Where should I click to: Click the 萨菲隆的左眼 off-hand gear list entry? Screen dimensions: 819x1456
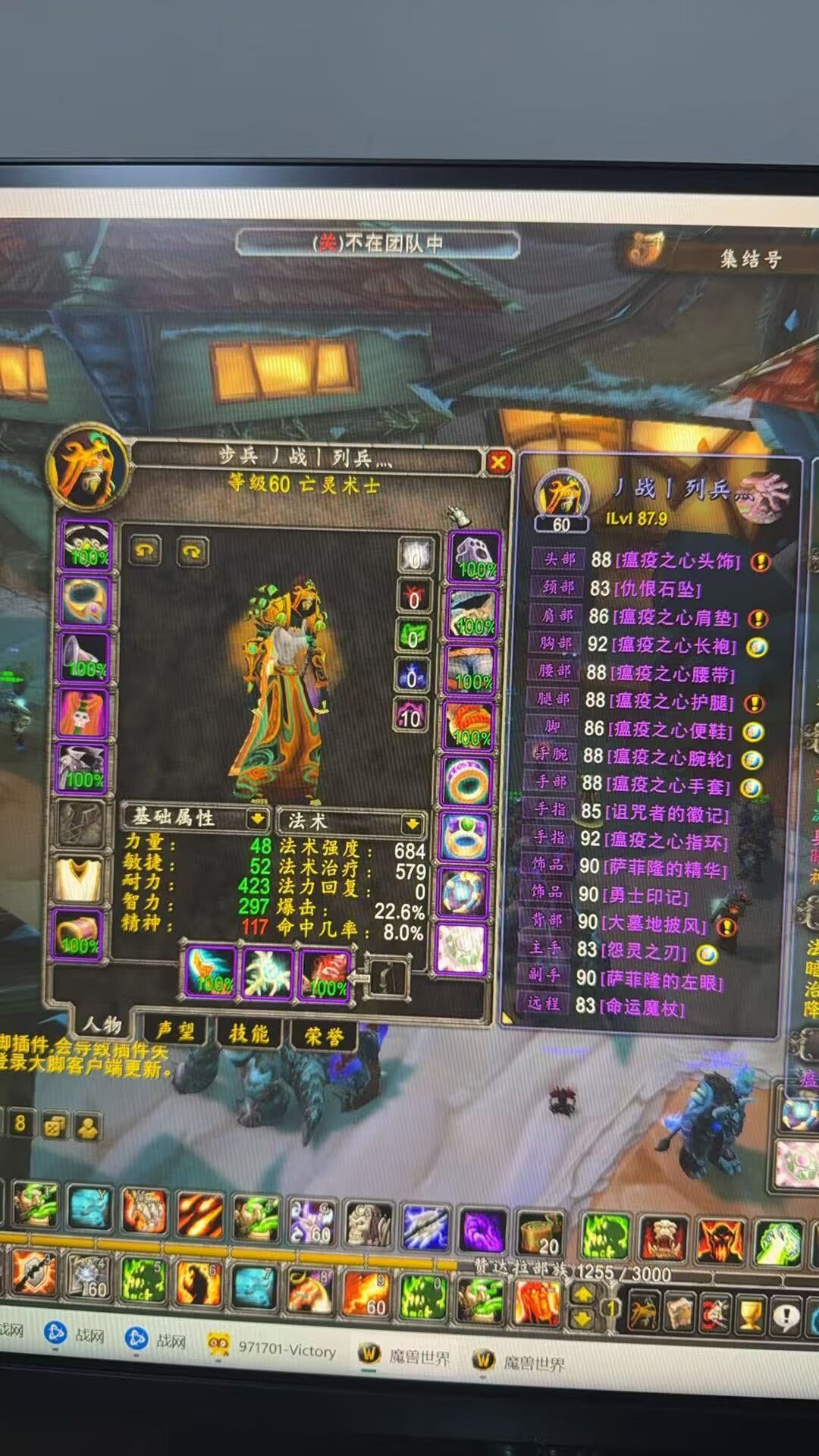click(661, 981)
